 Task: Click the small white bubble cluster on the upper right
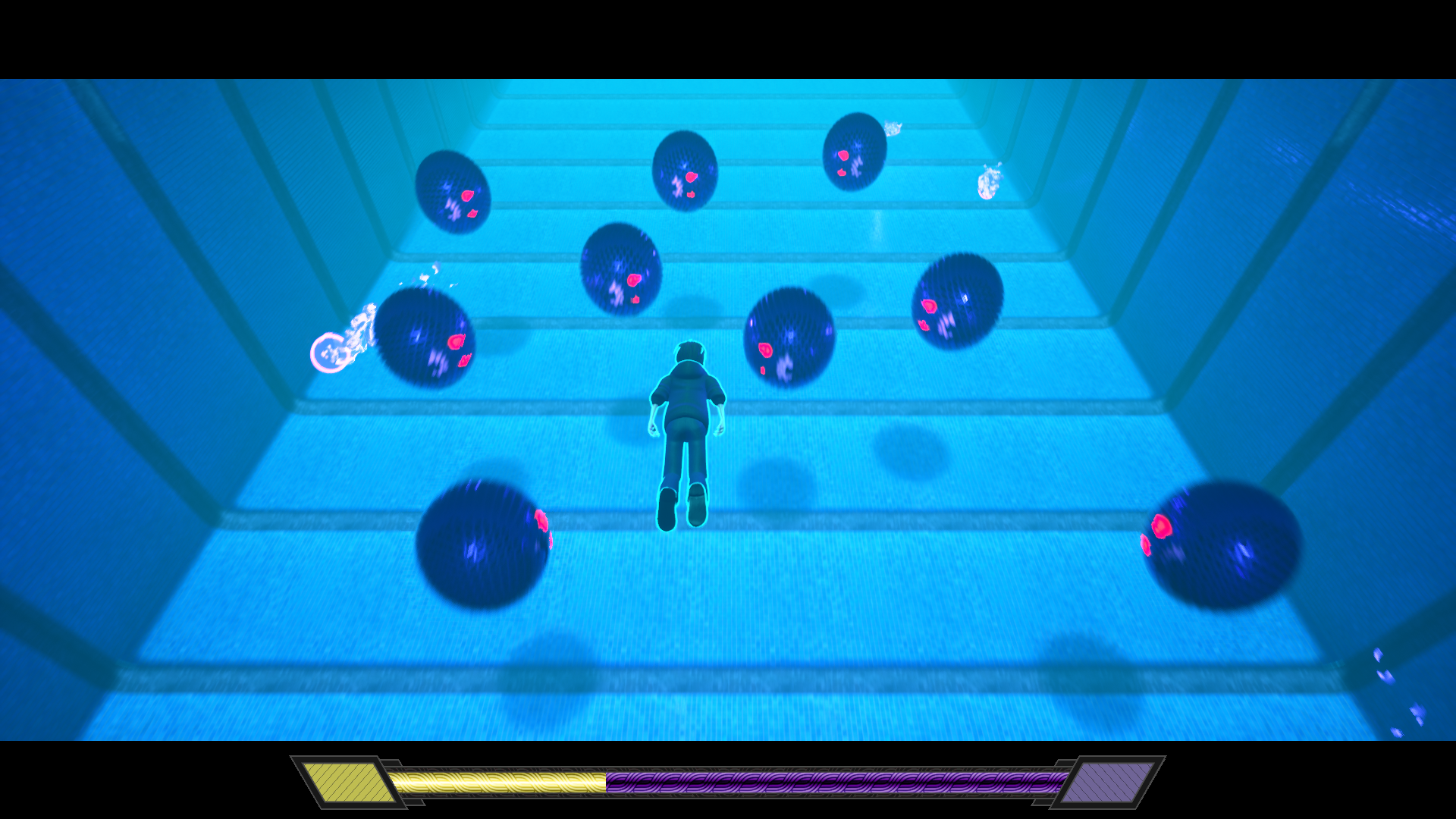tap(990, 182)
